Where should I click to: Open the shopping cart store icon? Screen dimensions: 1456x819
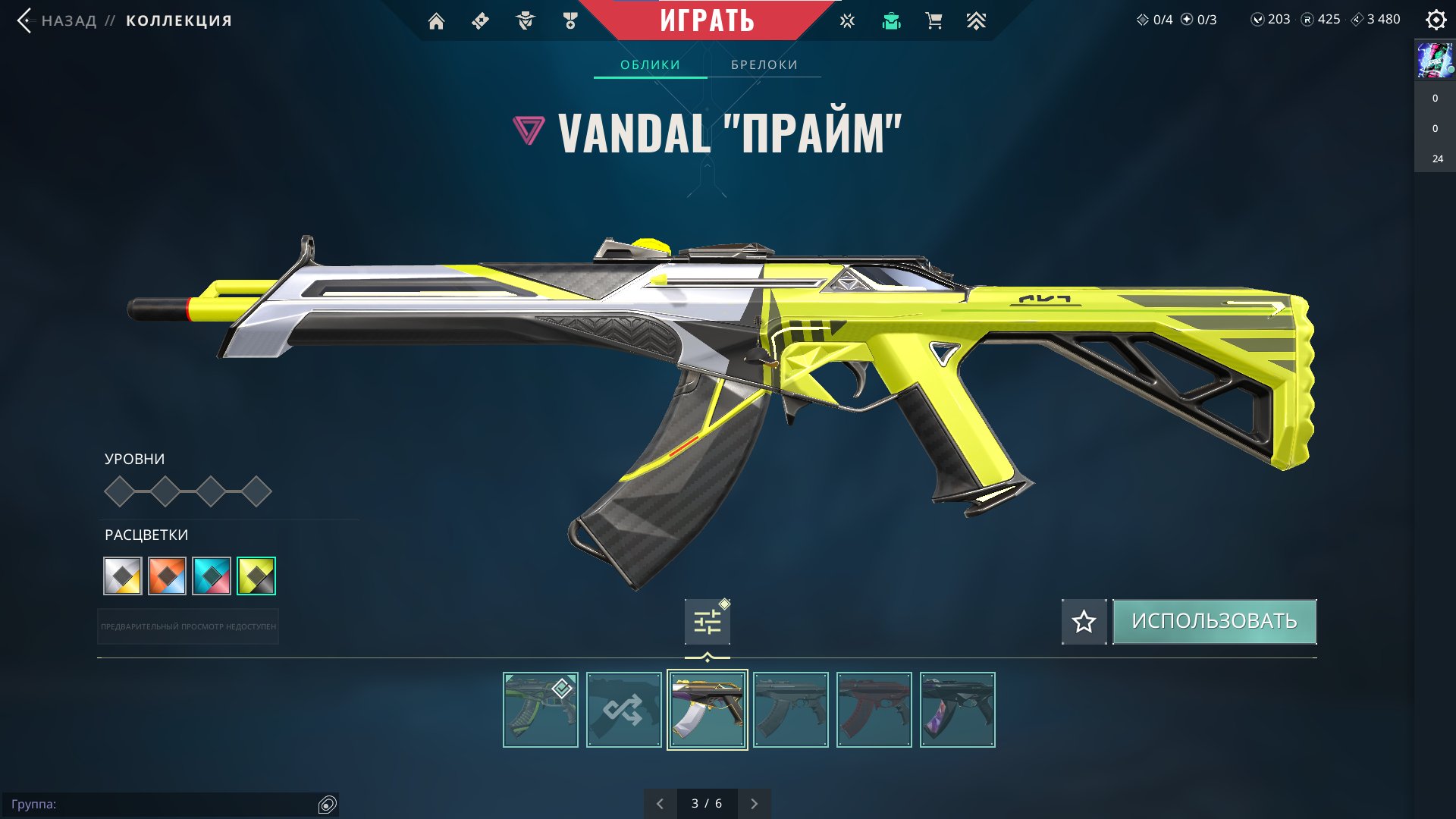click(934, 21)
